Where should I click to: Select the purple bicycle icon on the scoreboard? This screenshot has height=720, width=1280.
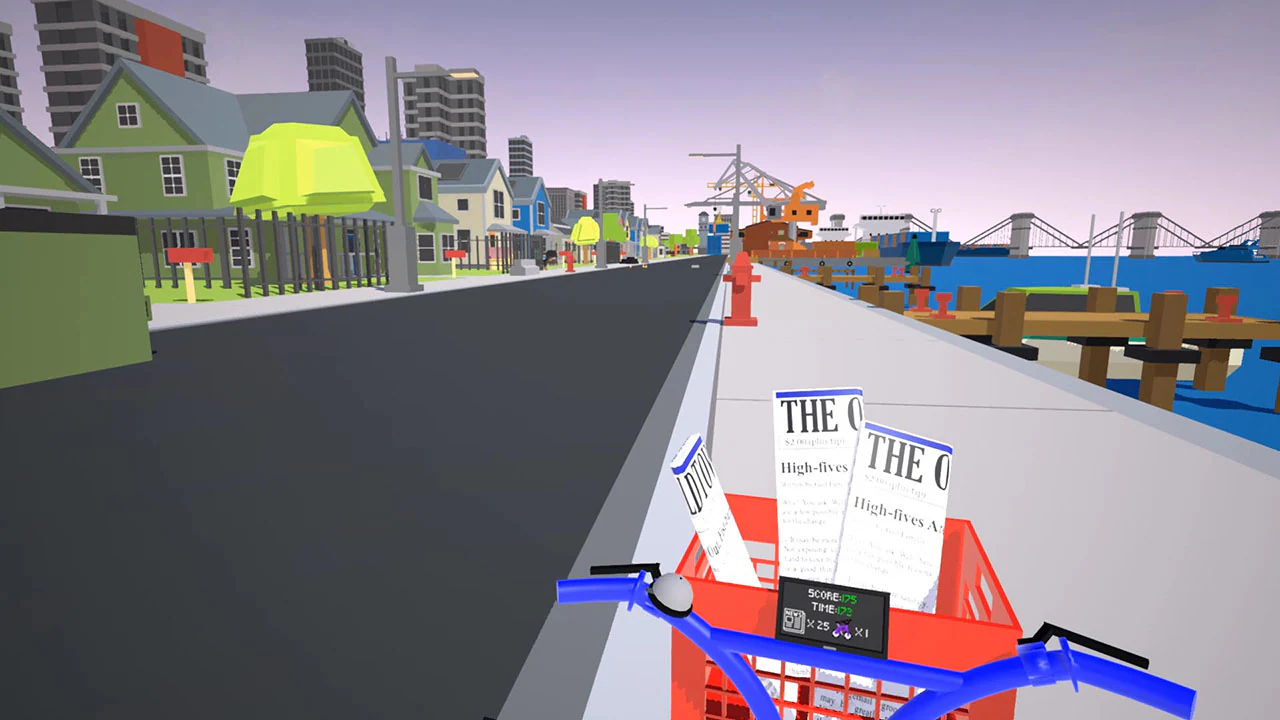(x=842, y=628)
